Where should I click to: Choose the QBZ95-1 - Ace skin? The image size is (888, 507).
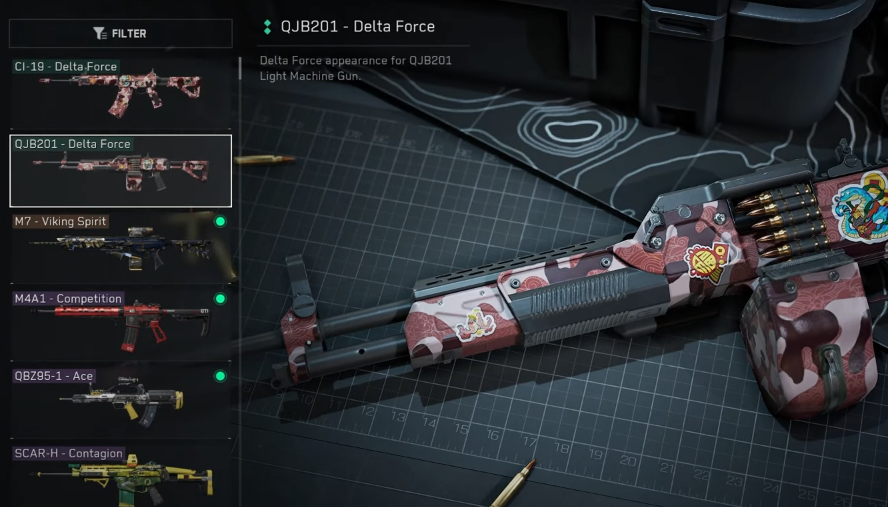point(120,401)
